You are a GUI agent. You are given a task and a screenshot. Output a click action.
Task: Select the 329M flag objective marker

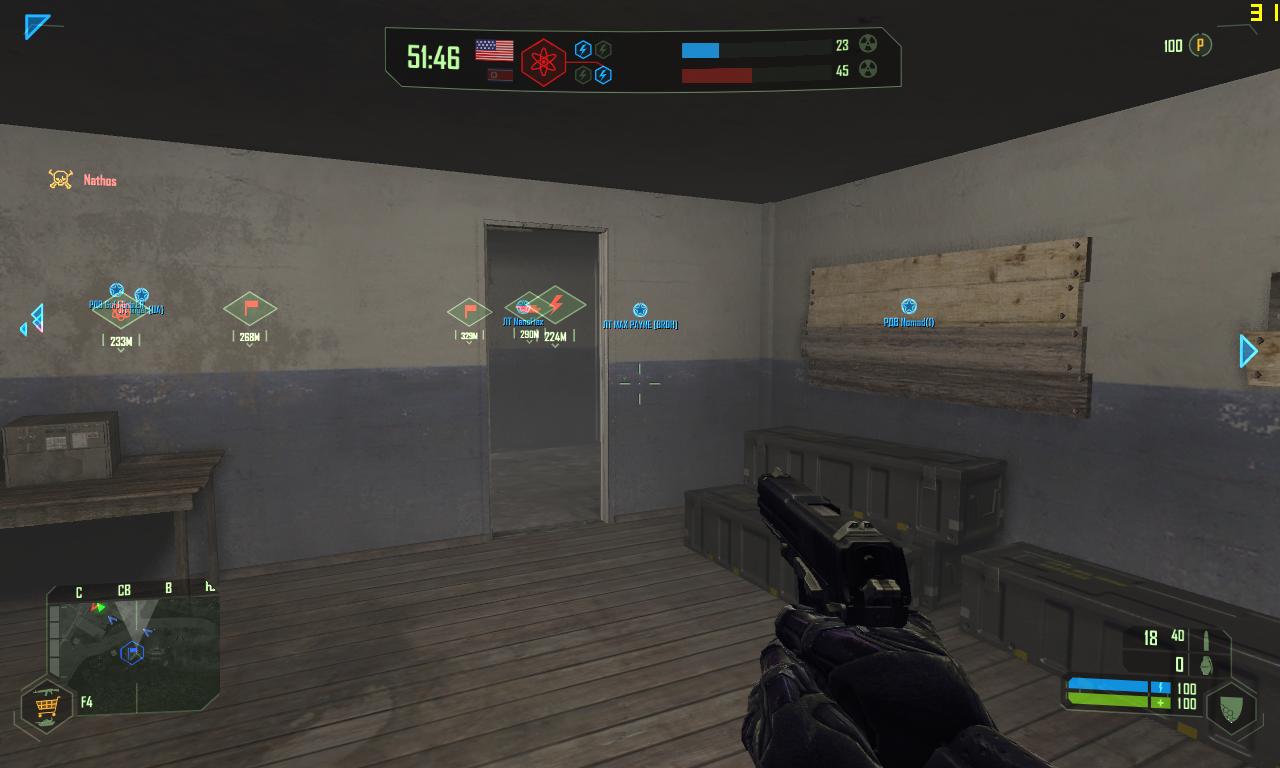469,311
